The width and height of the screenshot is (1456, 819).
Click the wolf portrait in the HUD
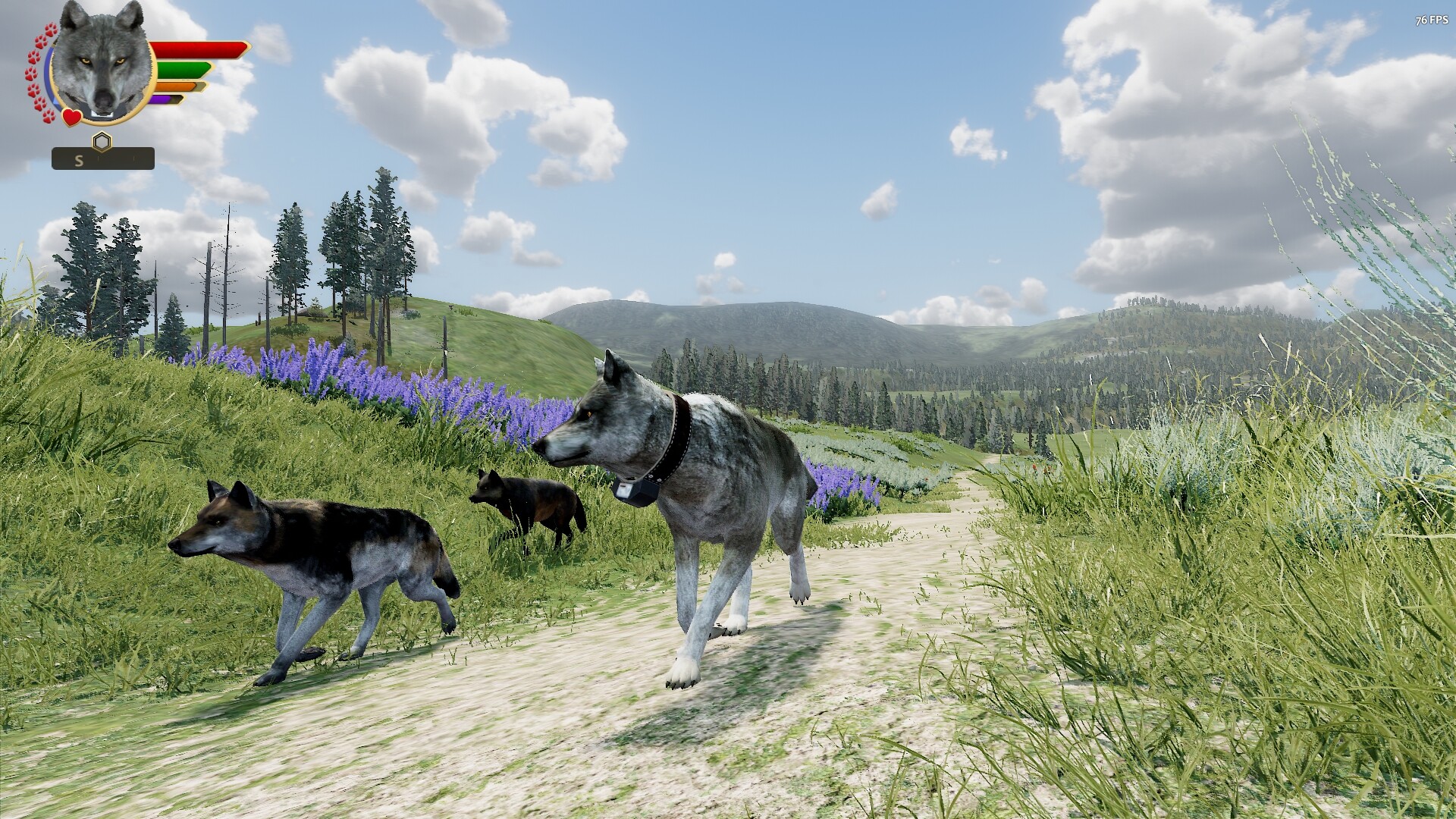tap(100, 61)
